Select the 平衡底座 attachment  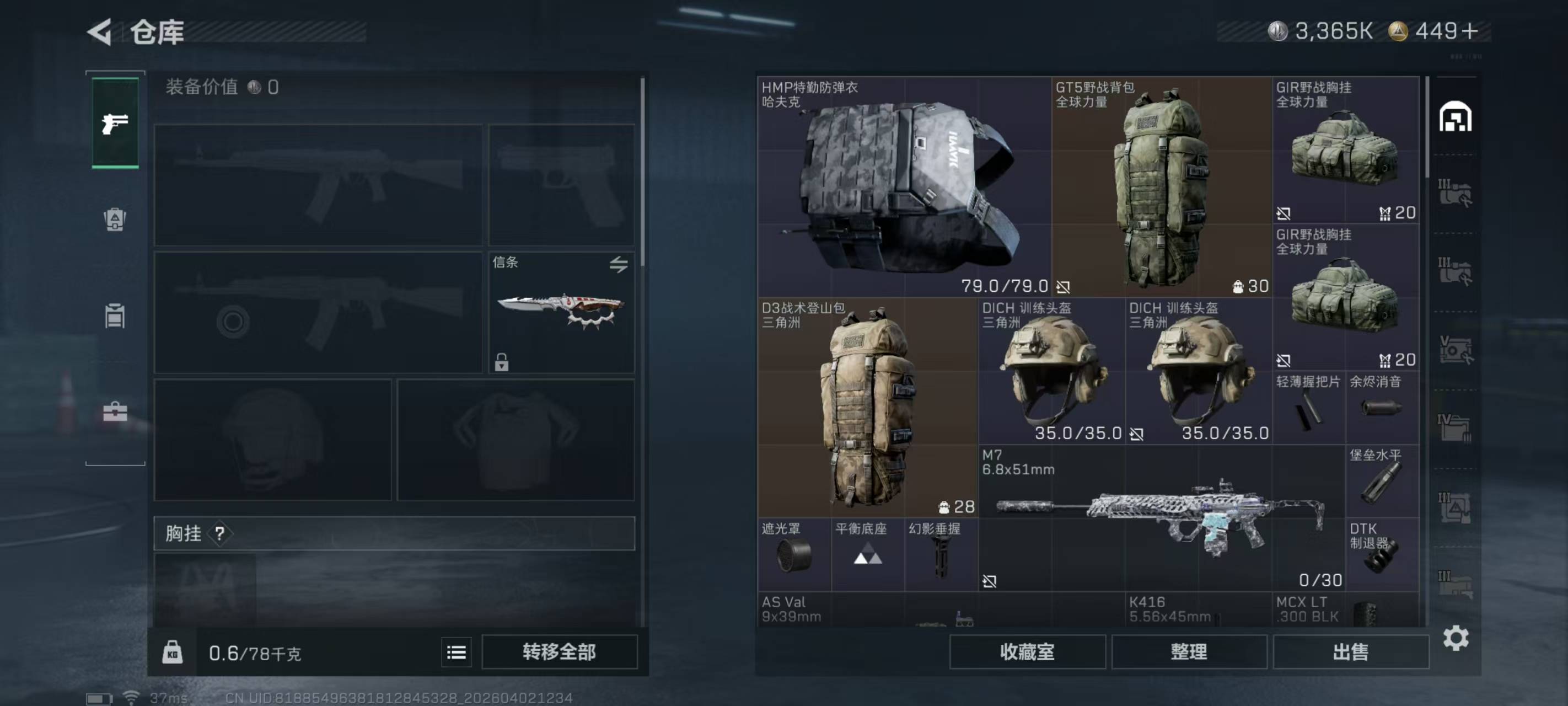click(x=867, y=554)
